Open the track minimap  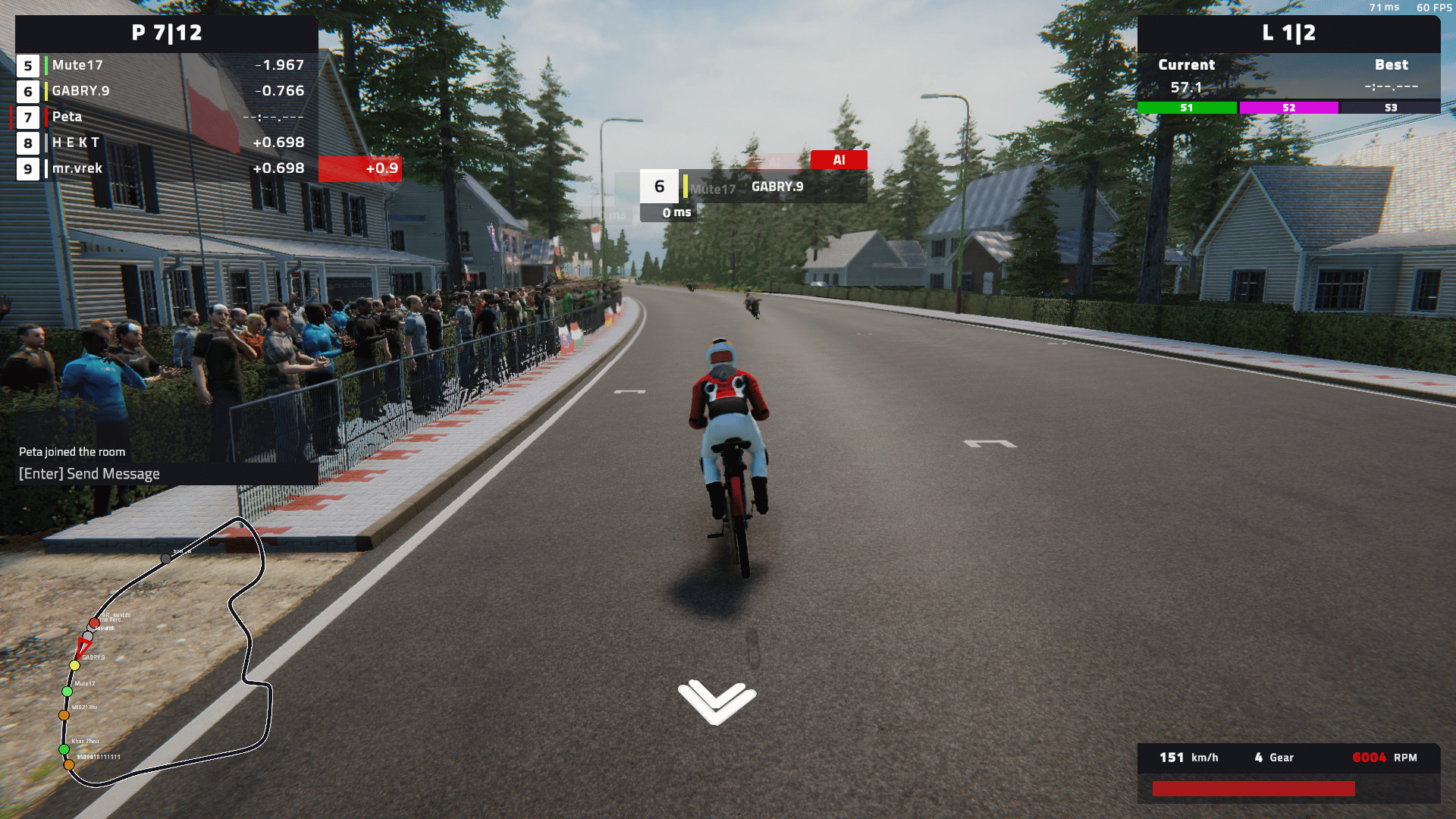[165, 652]
